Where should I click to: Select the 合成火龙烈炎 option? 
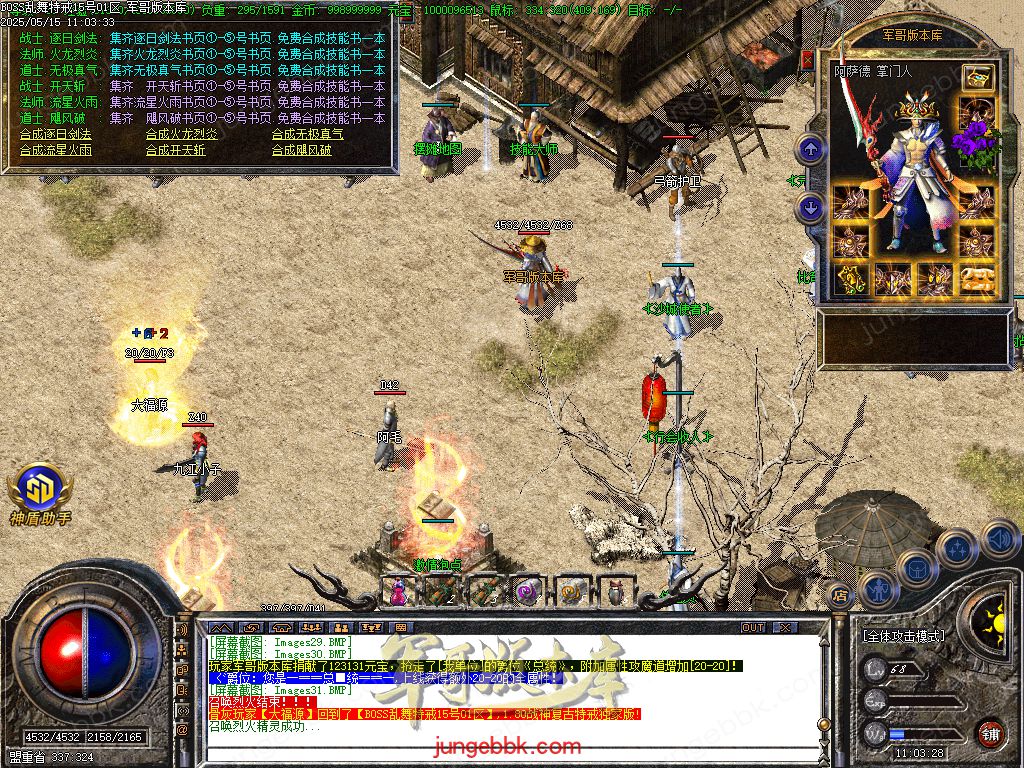181,134
